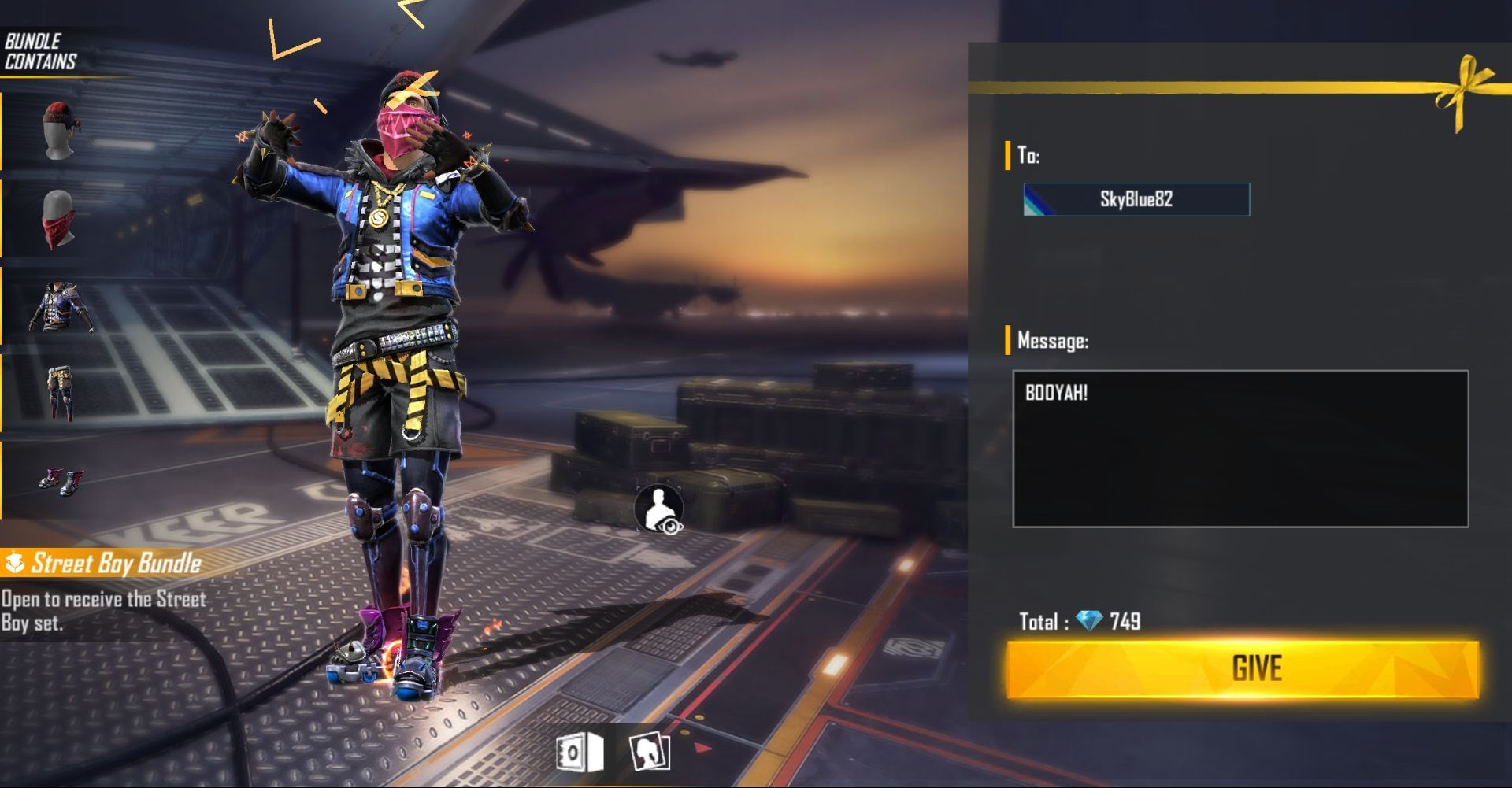Select the red bandana mask bundle item

tap(58, 219)
